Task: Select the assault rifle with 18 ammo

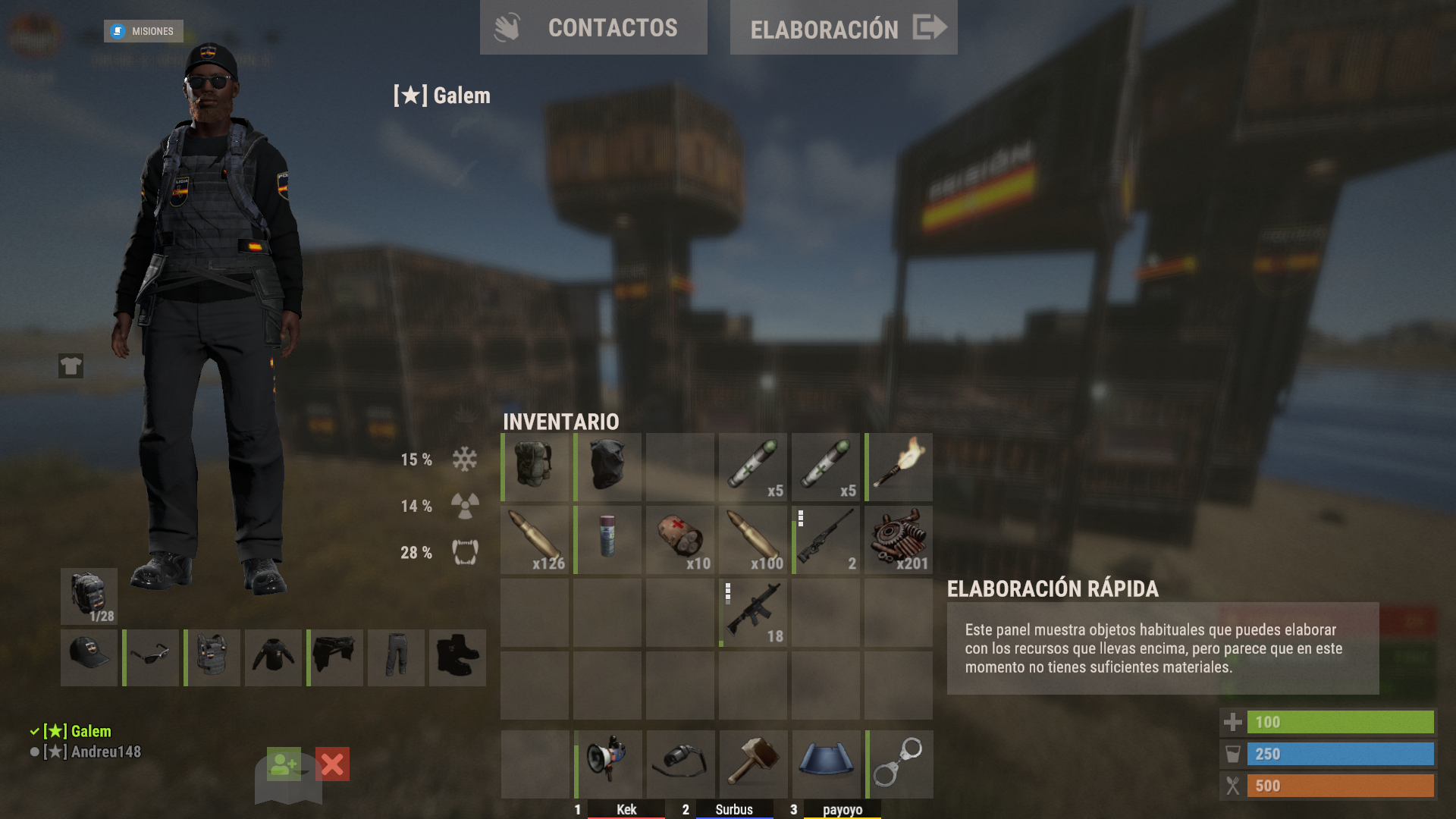Action: 752,612
